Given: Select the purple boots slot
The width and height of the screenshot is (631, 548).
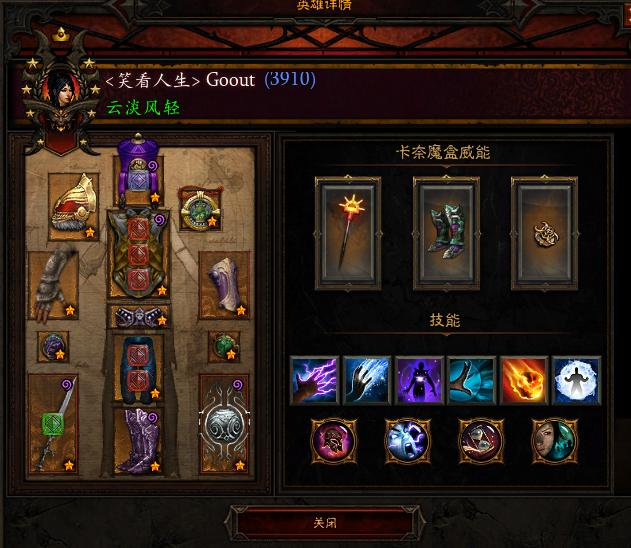Looking at the screenshot, I should click(138, 439).
